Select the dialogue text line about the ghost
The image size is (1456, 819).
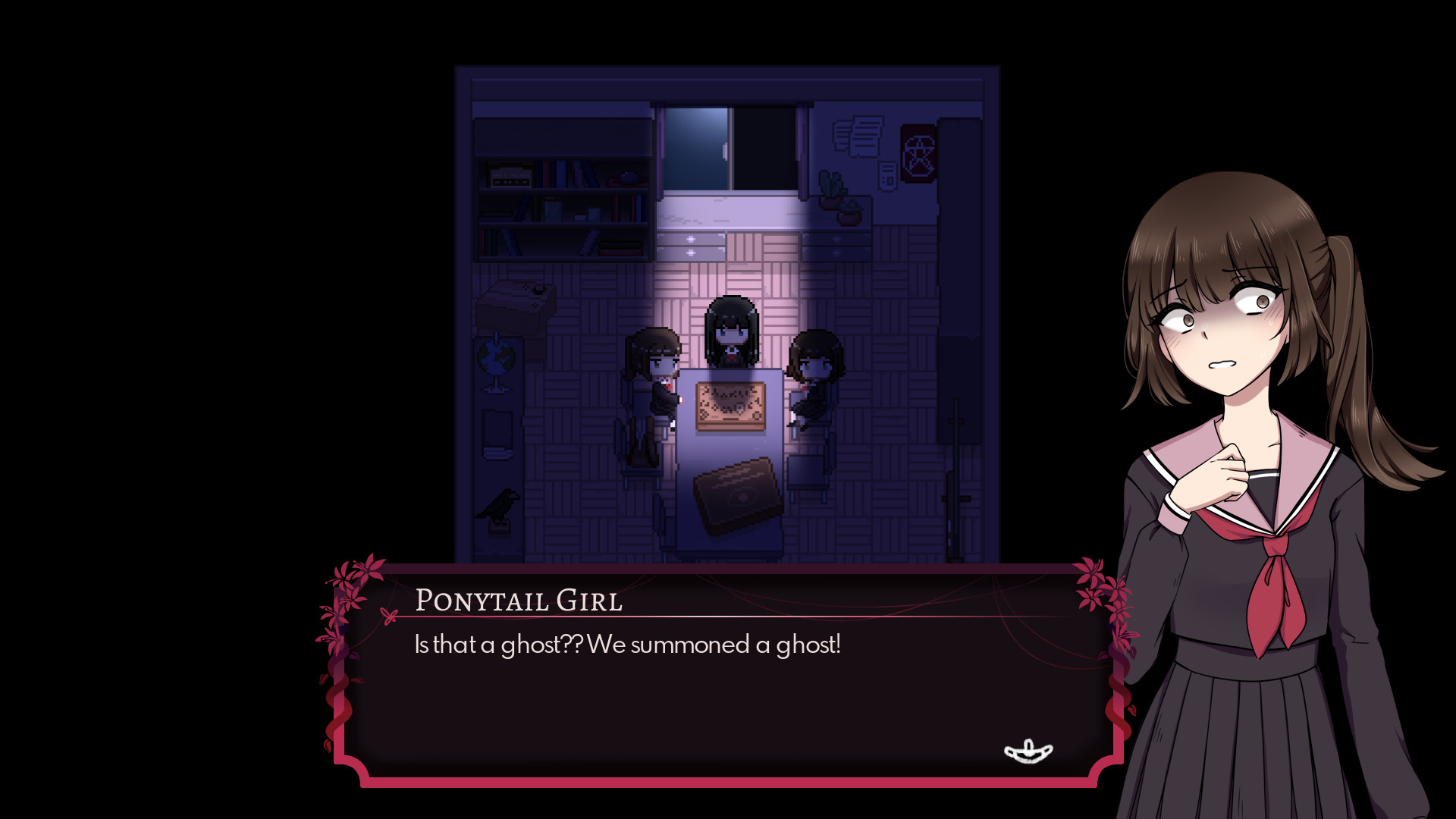click(626, 645)
